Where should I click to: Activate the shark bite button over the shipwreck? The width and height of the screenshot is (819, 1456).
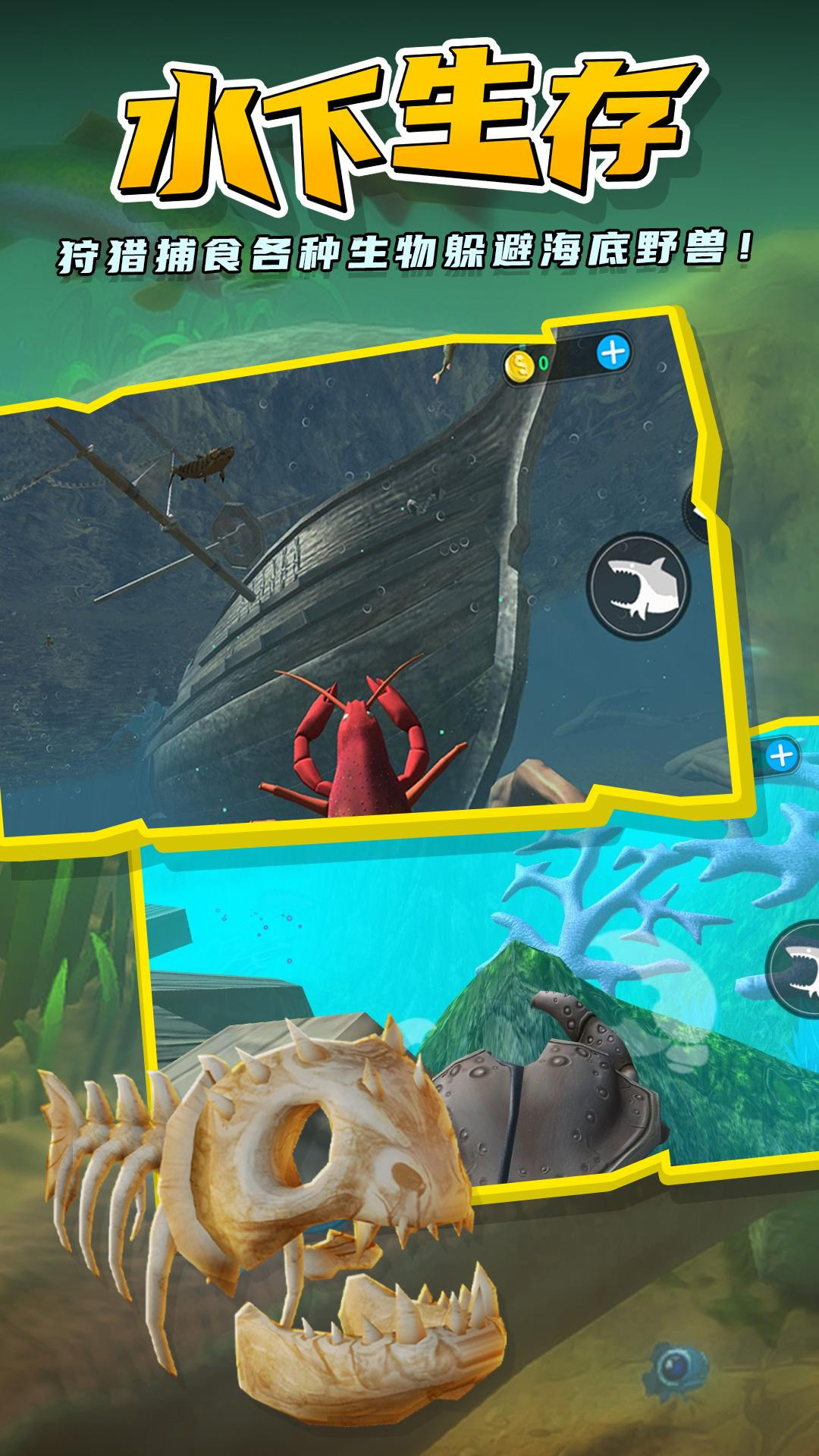638,585
